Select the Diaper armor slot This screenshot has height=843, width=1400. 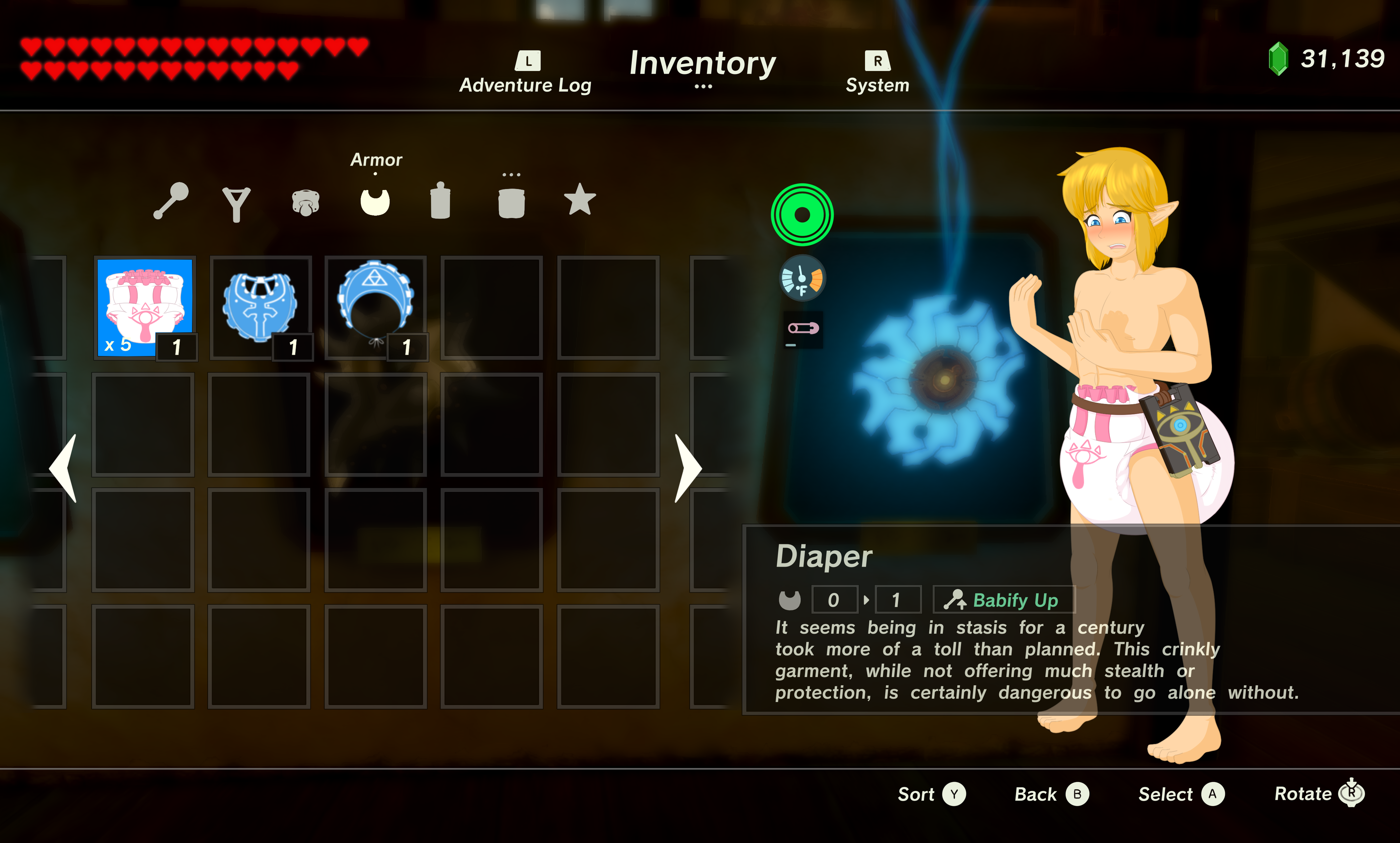tap(145, 307)
